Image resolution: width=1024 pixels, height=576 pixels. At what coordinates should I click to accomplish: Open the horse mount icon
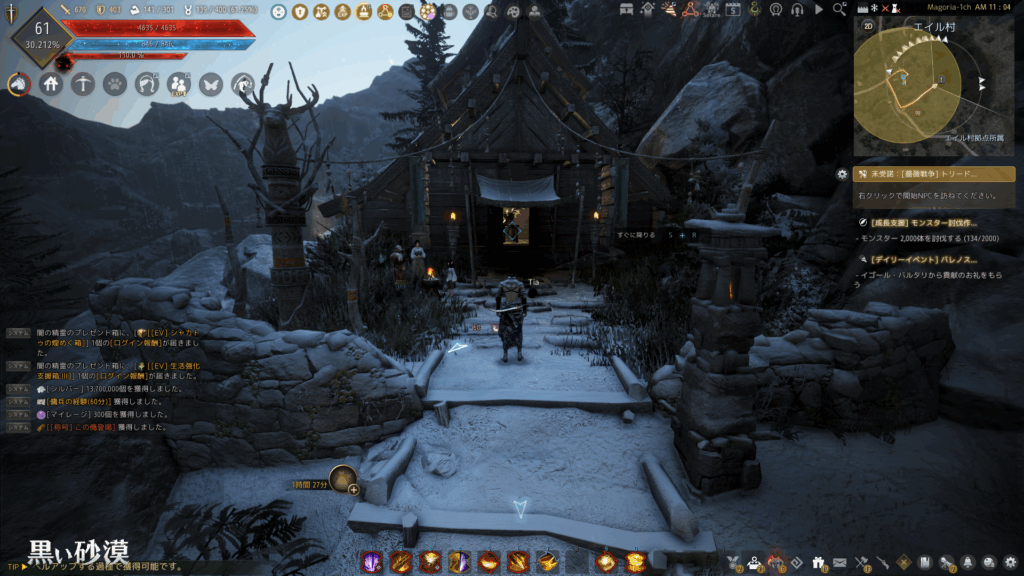click(18, 85)
